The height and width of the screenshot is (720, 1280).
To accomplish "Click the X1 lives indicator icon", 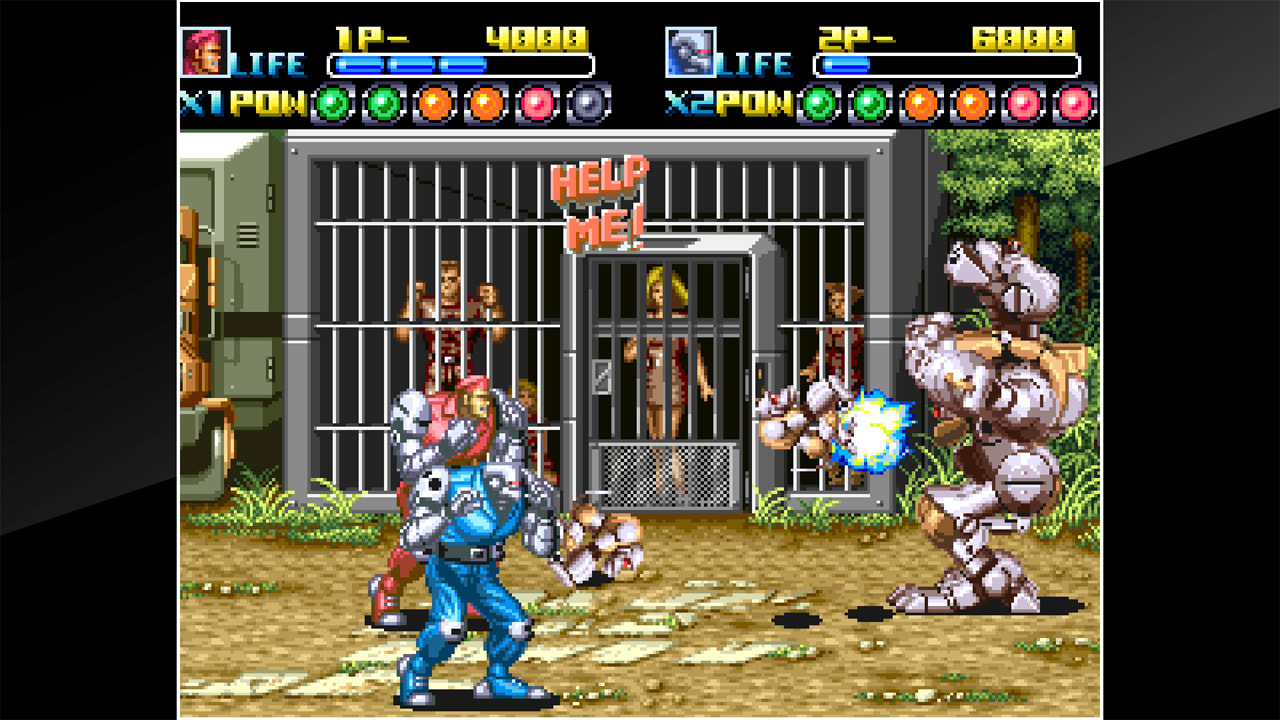I will pyautogui.click(x=200, y=101).
